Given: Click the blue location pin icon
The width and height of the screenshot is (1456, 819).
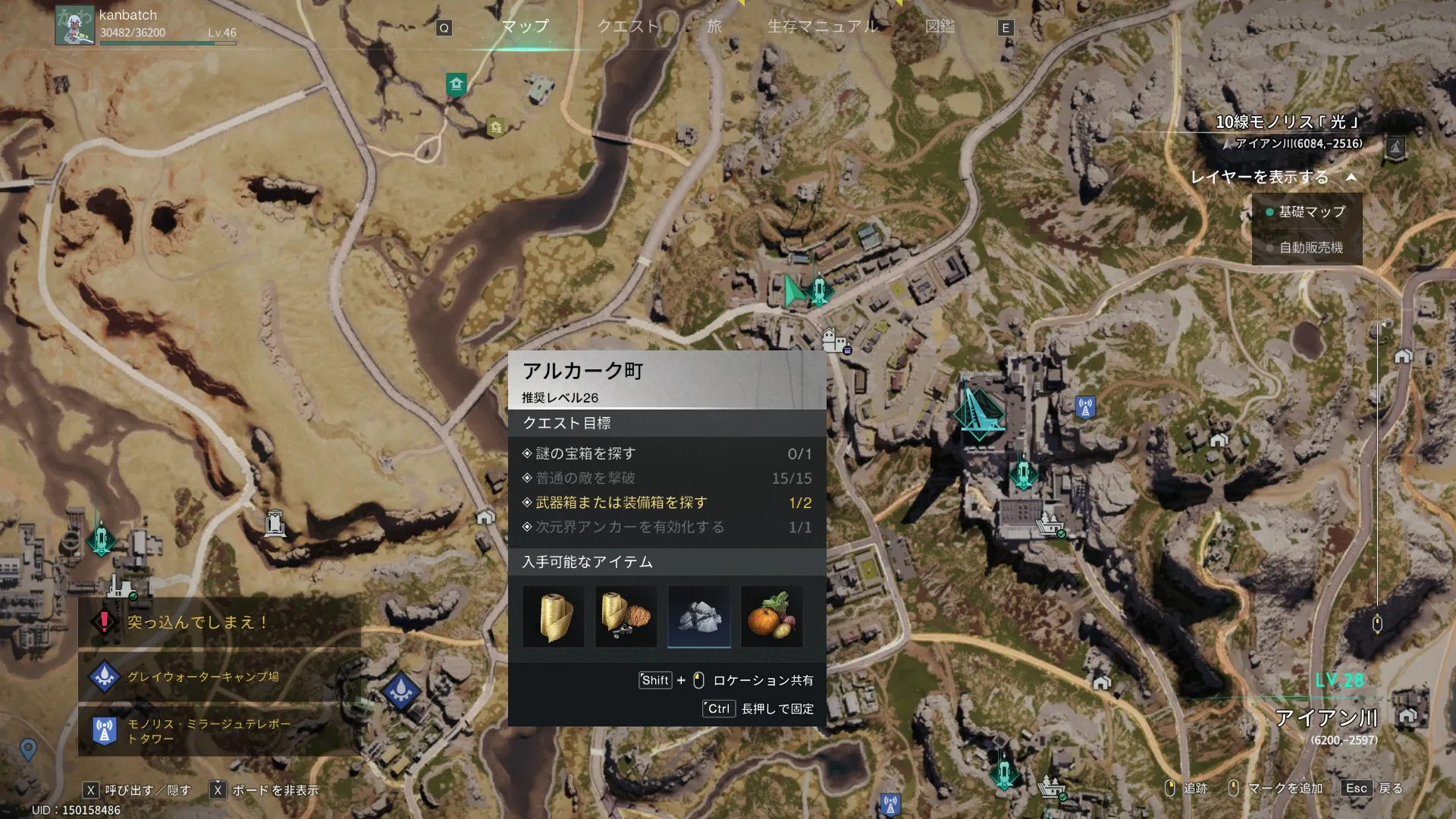Looking at the screenshot, I should pyautogui.click(x=28, y=749).
